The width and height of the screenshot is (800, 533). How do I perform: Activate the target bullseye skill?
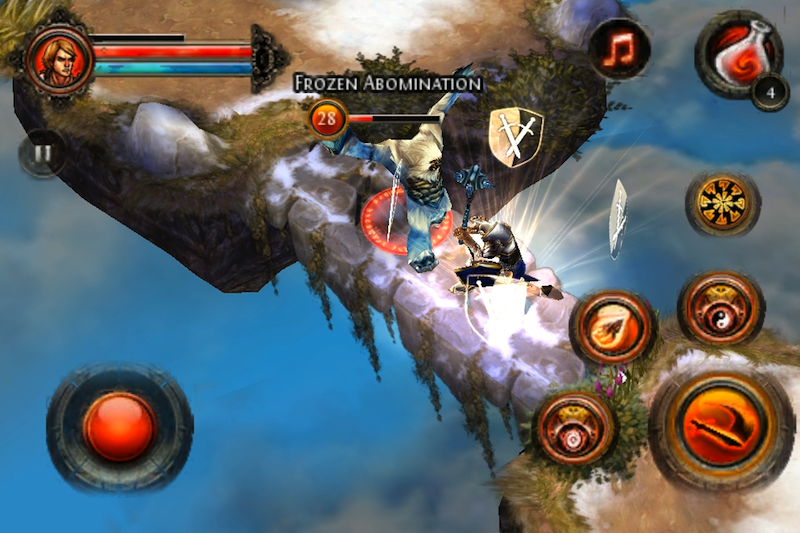click(x=574, y=427)
